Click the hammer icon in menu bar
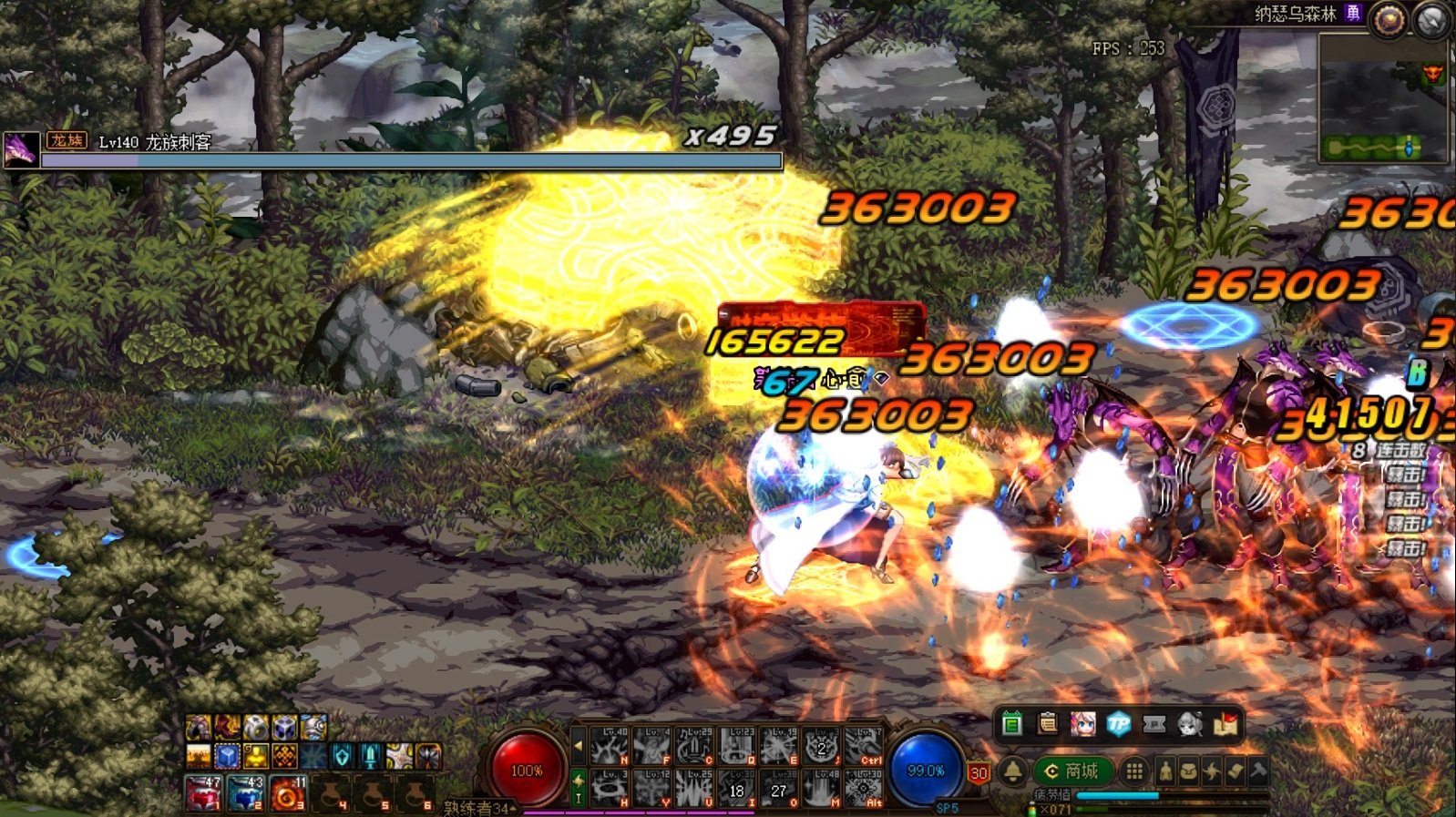The image size is (1456, 817). coord(1258,771)
